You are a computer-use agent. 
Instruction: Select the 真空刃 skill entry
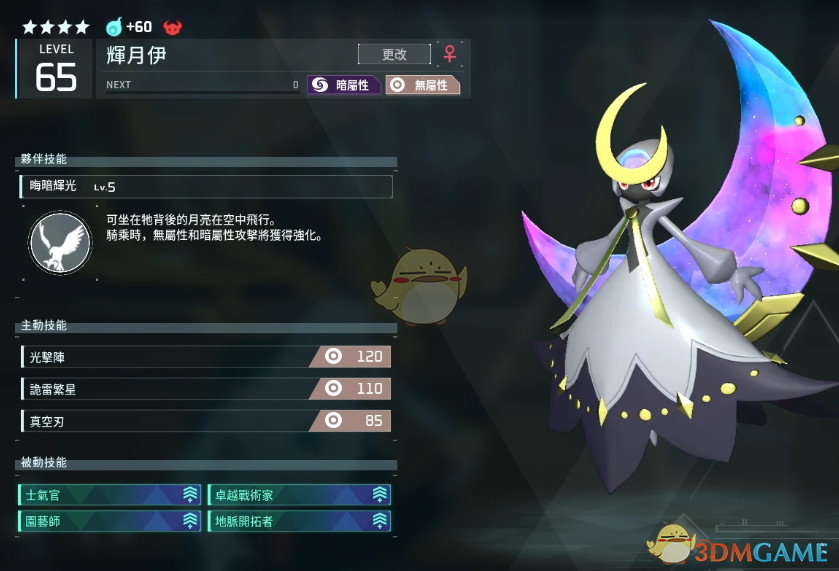pos(205,421)
